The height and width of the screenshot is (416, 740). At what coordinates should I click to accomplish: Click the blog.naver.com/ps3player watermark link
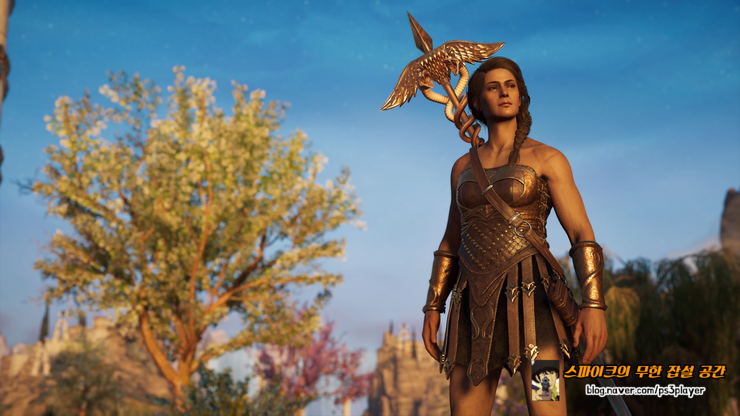pos(645,391)
